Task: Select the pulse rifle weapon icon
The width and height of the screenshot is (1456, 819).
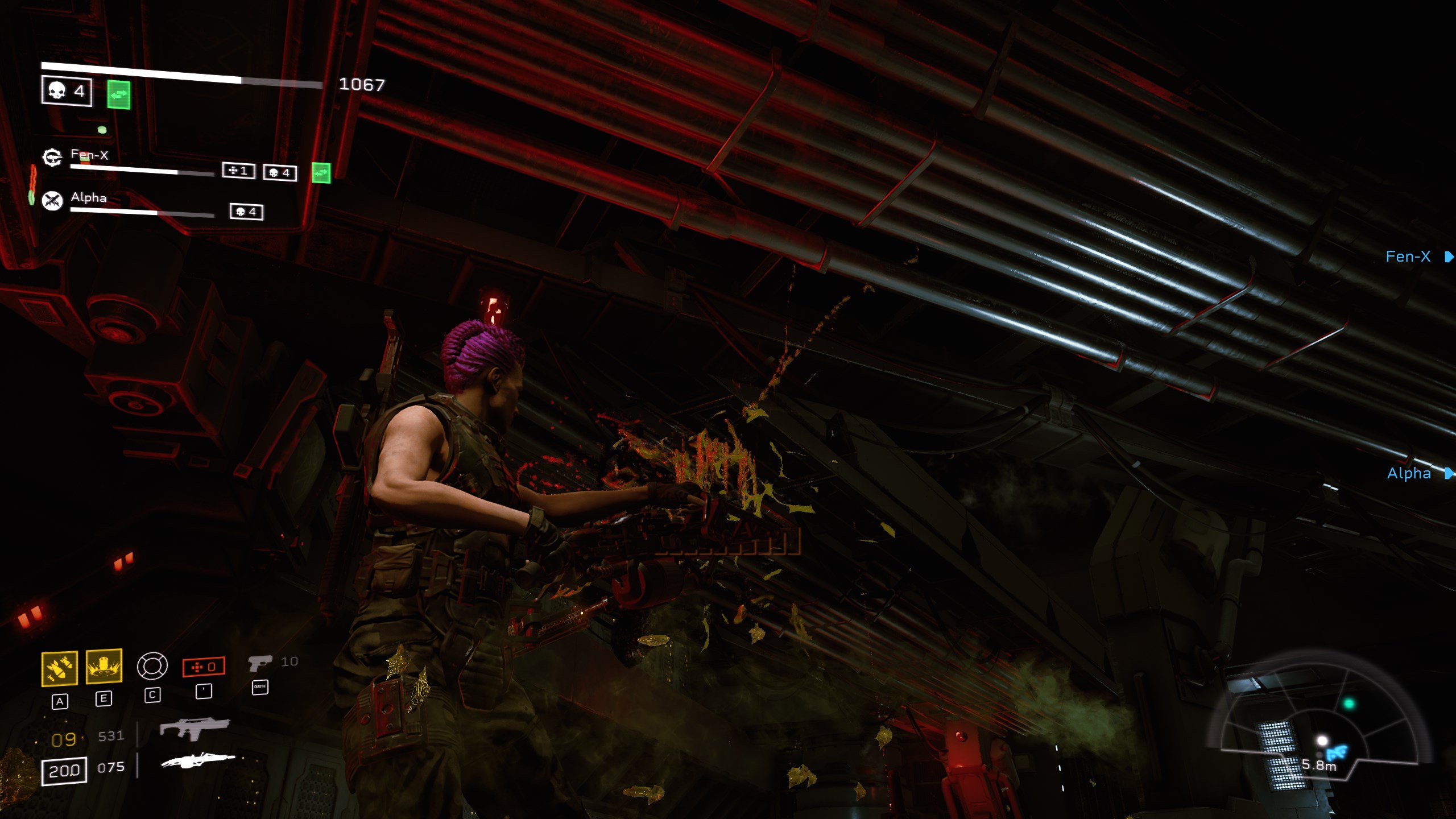Action: [x=195, y=728]
